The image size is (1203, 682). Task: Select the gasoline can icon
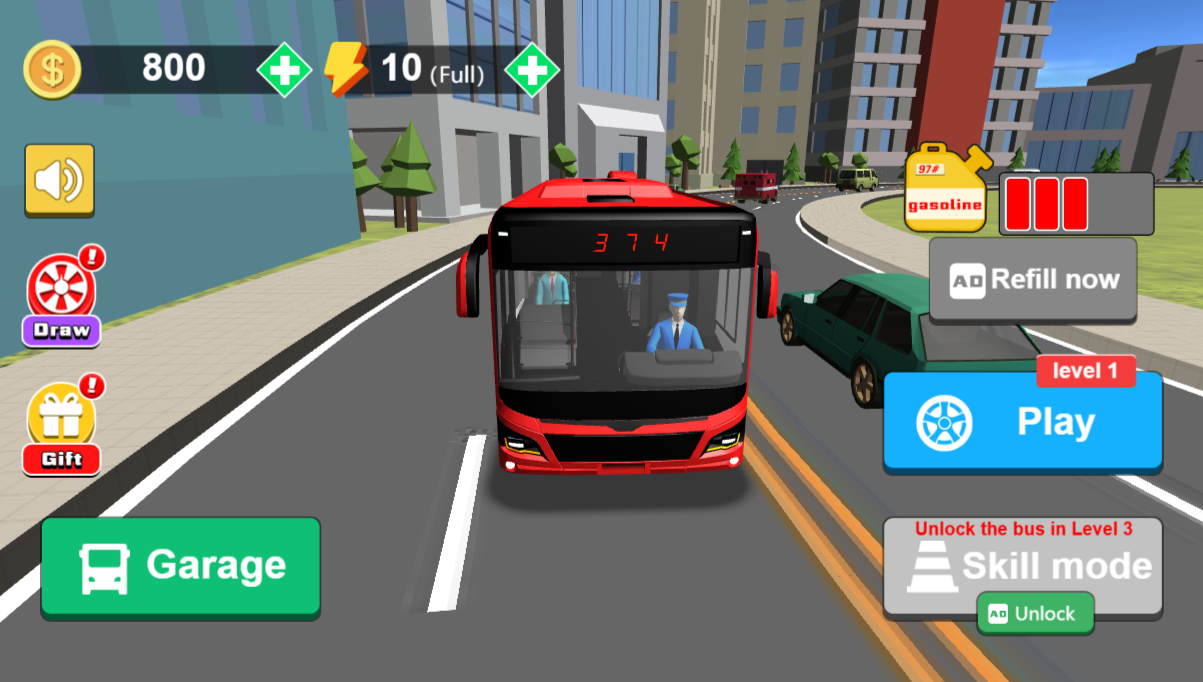coord(946,190)
